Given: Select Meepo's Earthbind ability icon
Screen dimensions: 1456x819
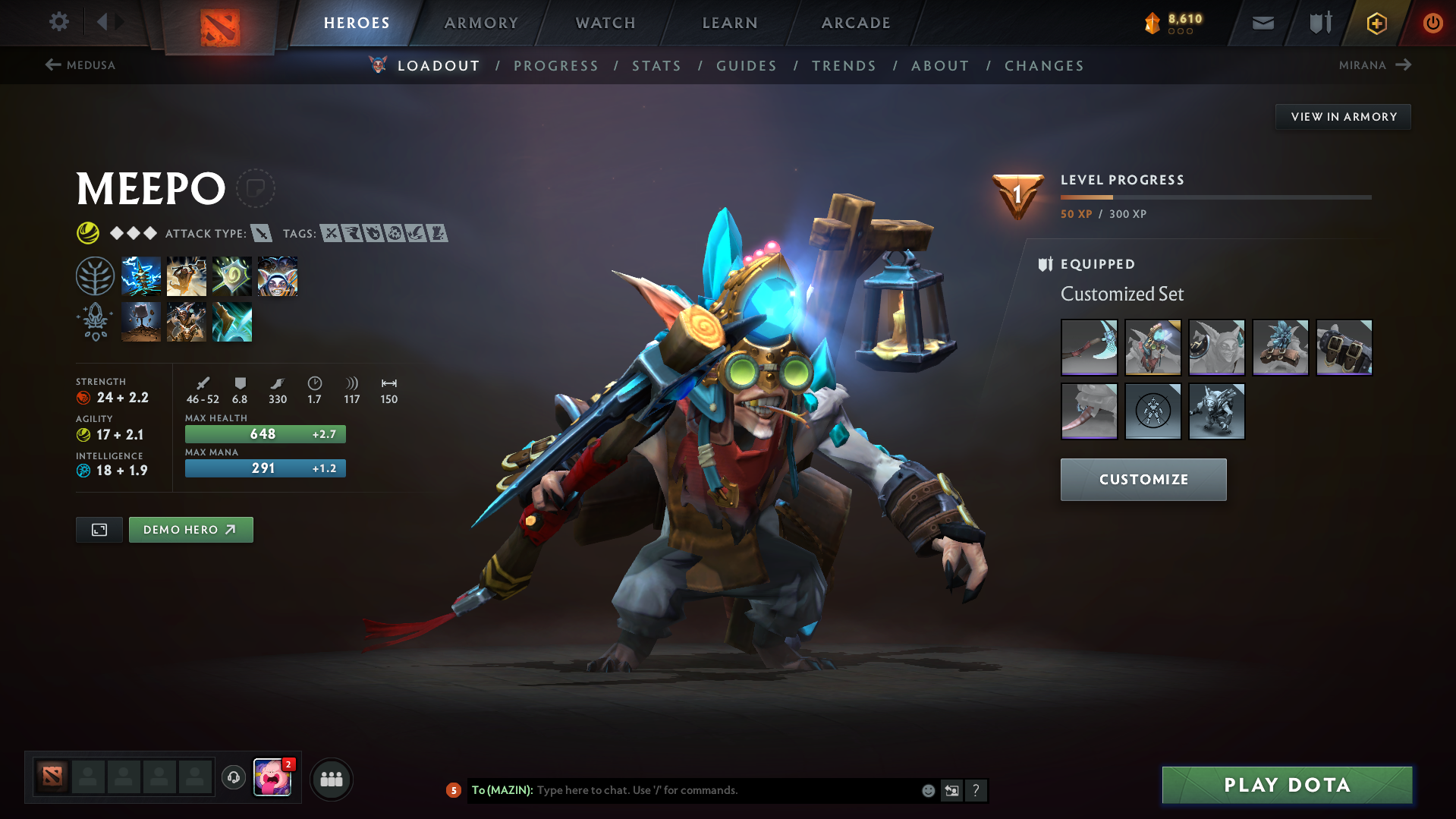Looking at the screenshot, I should tap(141, 276).
